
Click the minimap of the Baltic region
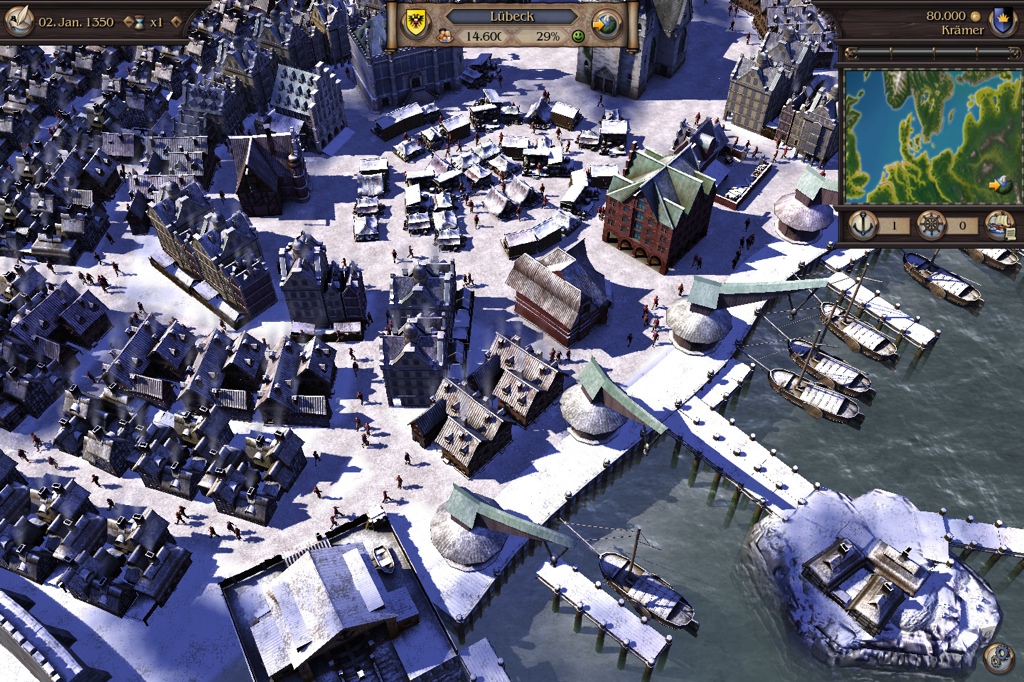pyautogui.click(x=928, y=134)
